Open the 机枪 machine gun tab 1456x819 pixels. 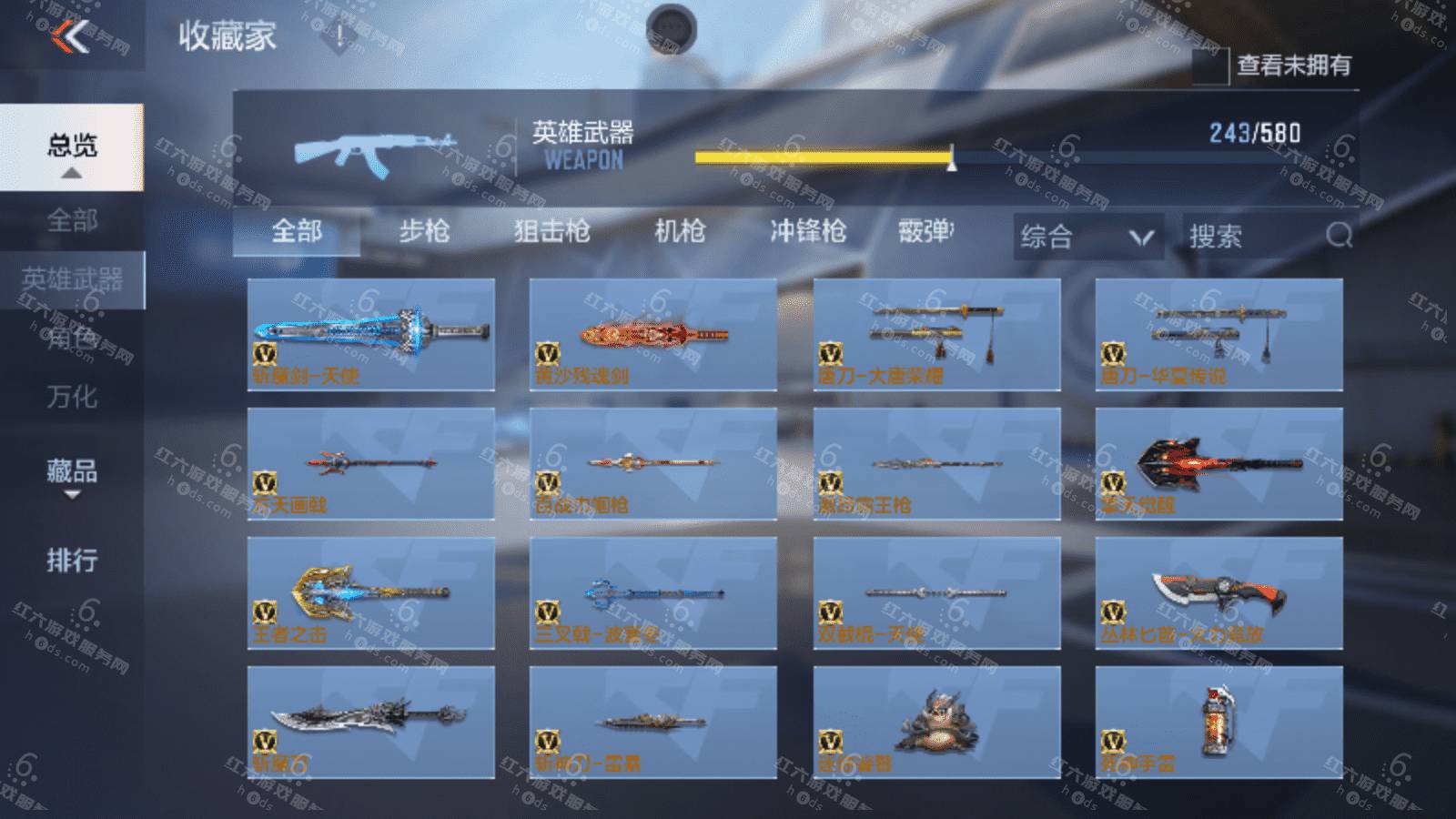680,232
